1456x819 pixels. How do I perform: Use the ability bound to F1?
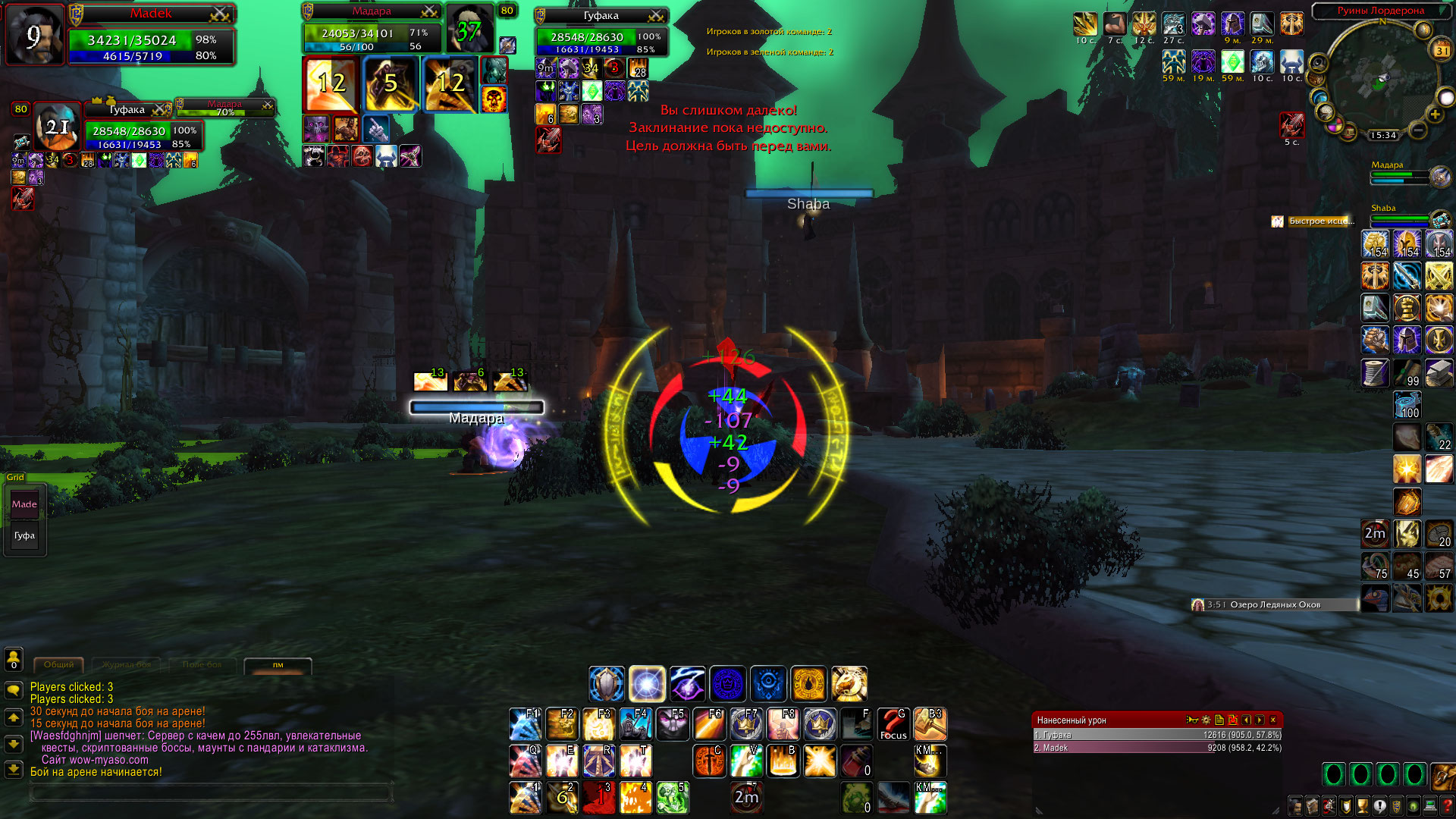coord(525,724)
